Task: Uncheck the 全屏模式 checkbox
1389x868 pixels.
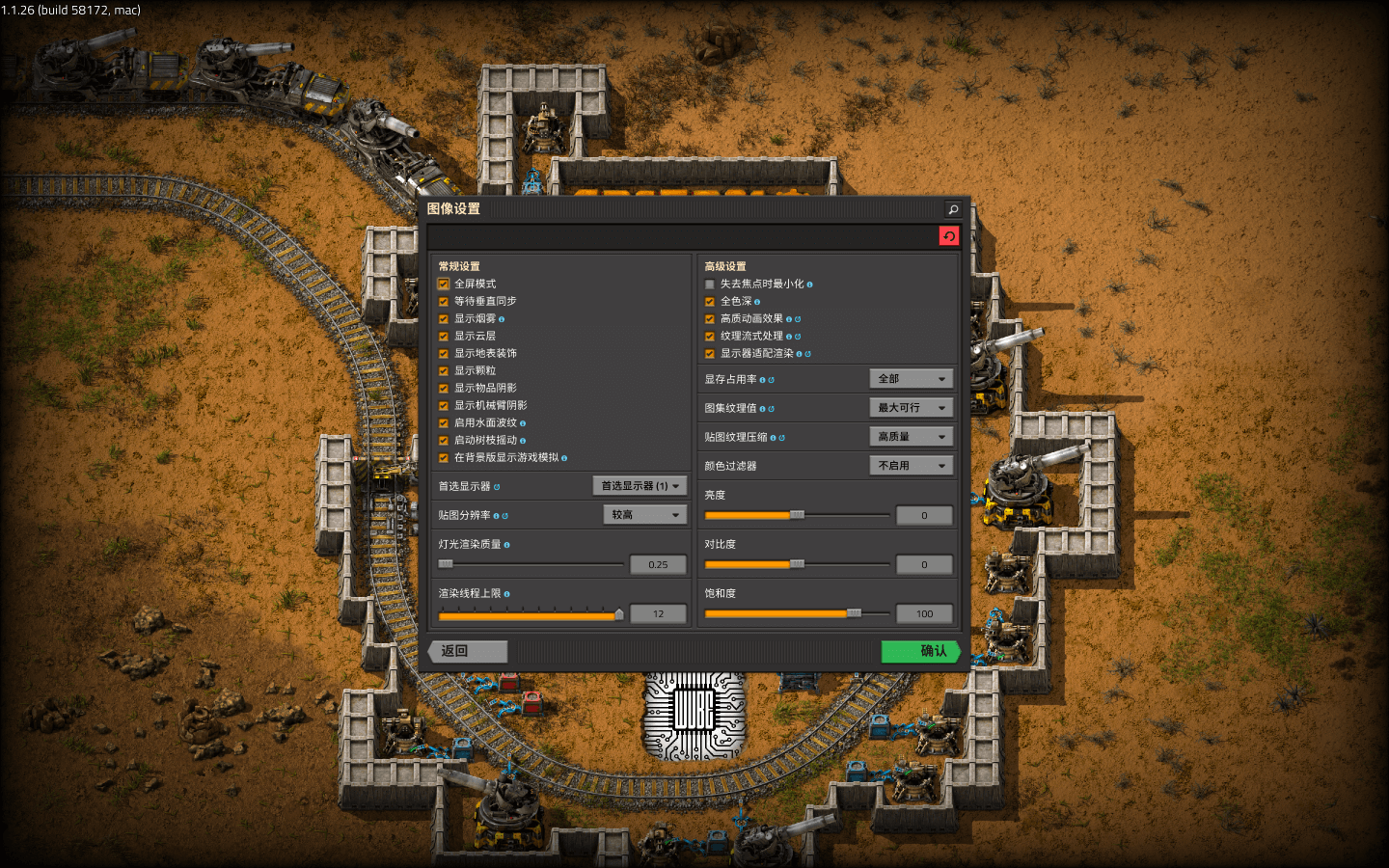Action: click(x=443, y=283)
